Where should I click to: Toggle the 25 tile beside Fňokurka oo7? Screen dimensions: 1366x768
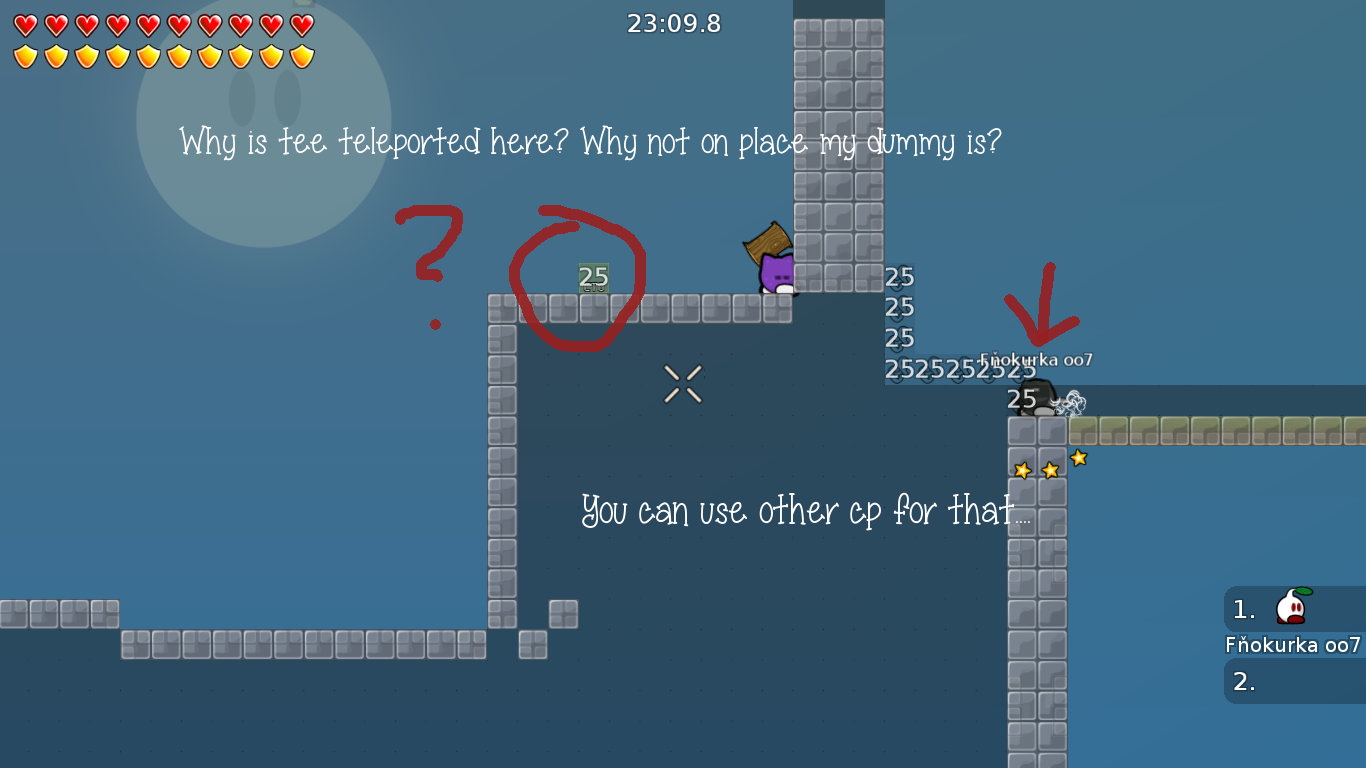coord(1019,399)
